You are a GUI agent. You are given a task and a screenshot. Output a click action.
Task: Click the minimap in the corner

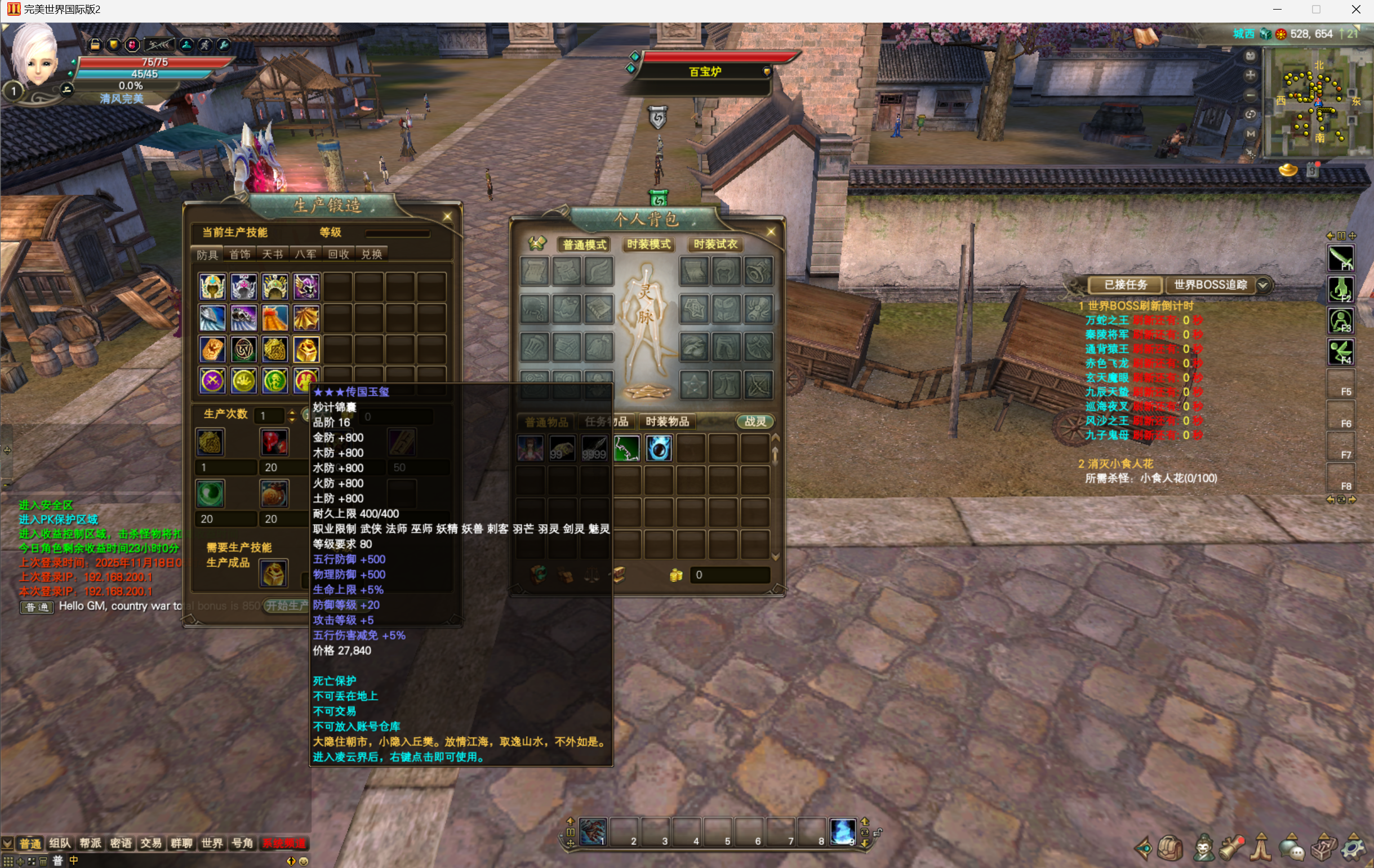[1315, 103]
